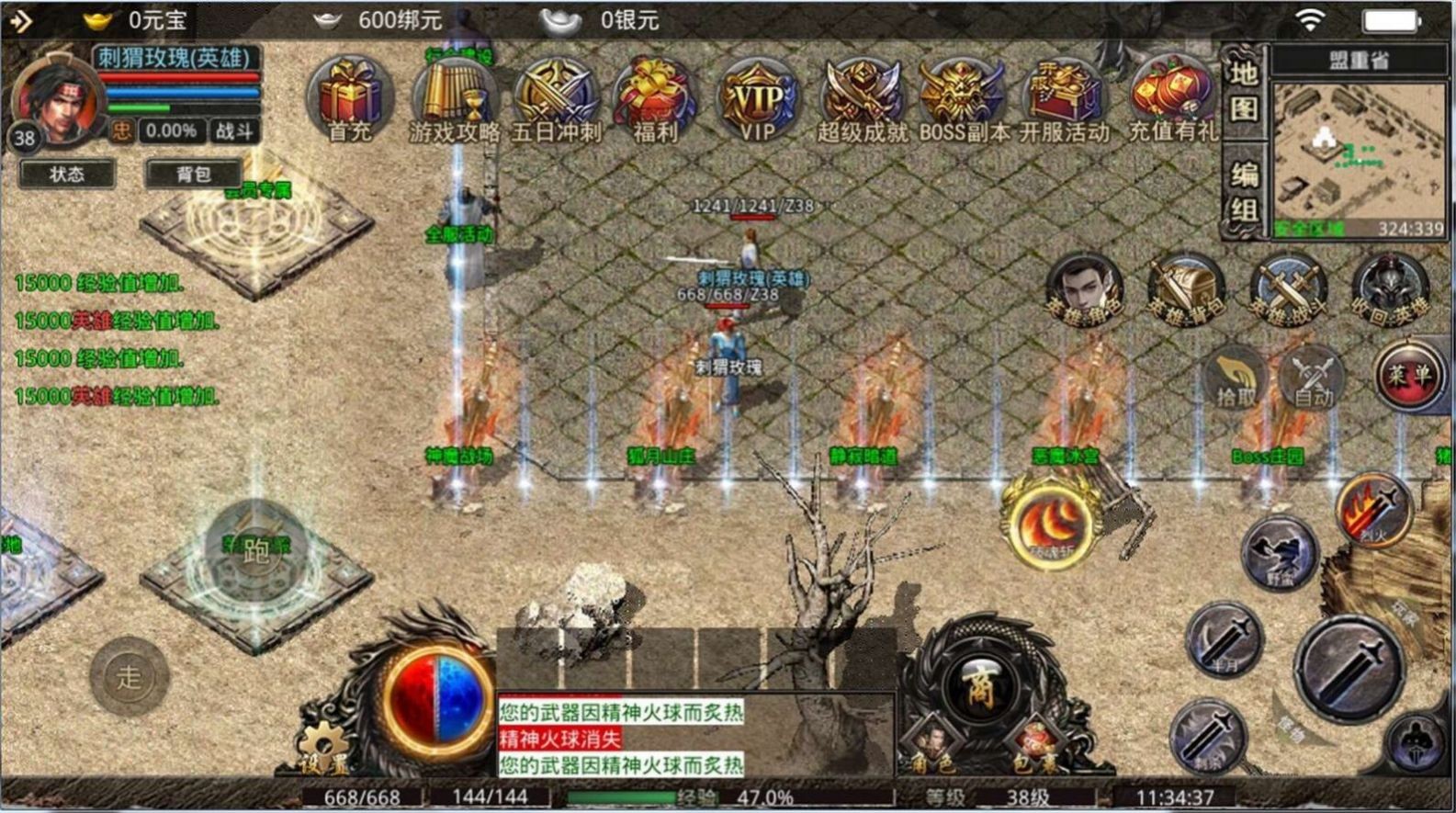1456x813 pixels.
Task: Open the round red 菜单 menu button
Action: 1408,375
